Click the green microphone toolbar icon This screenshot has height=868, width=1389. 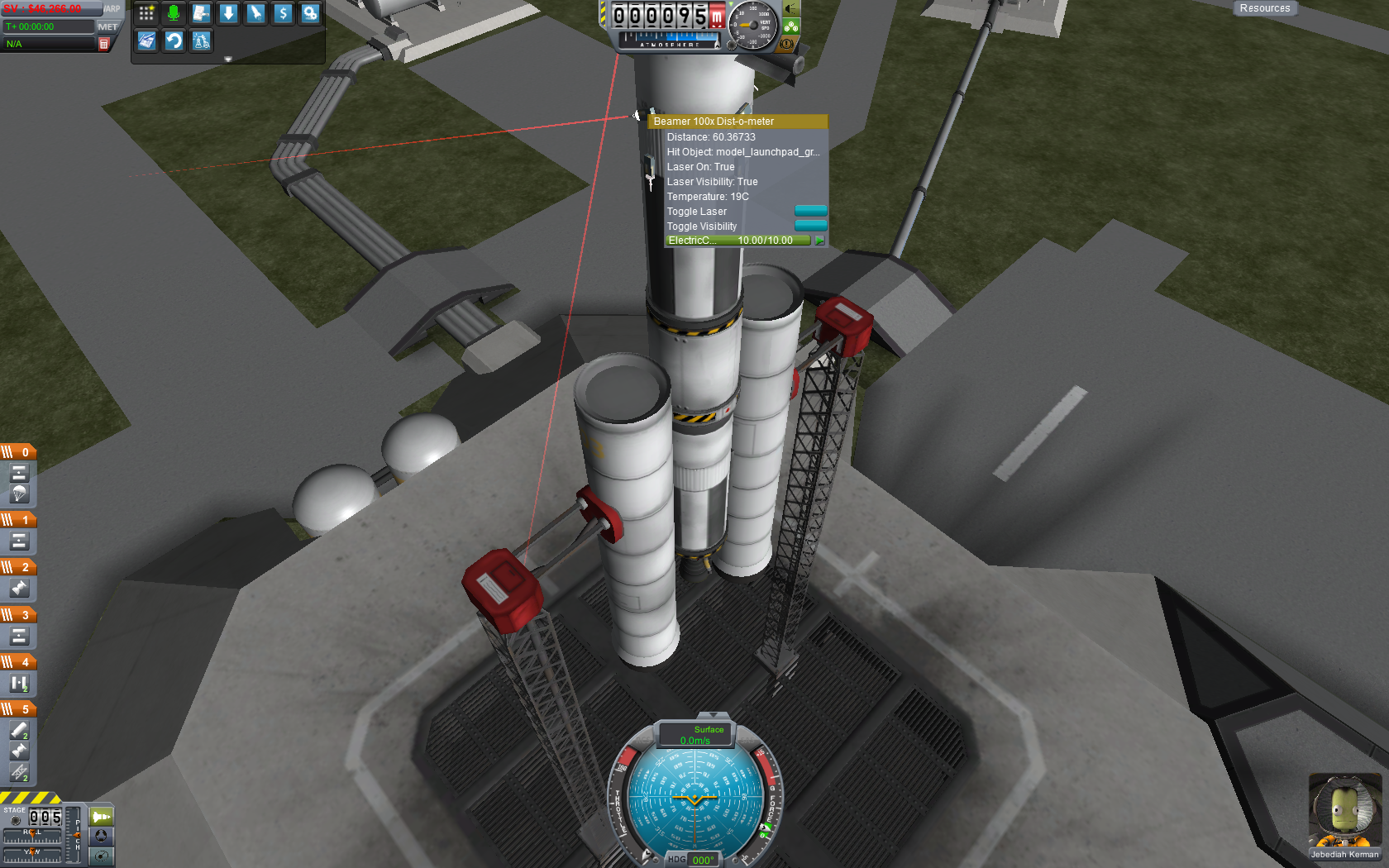[x=174, y=13]
